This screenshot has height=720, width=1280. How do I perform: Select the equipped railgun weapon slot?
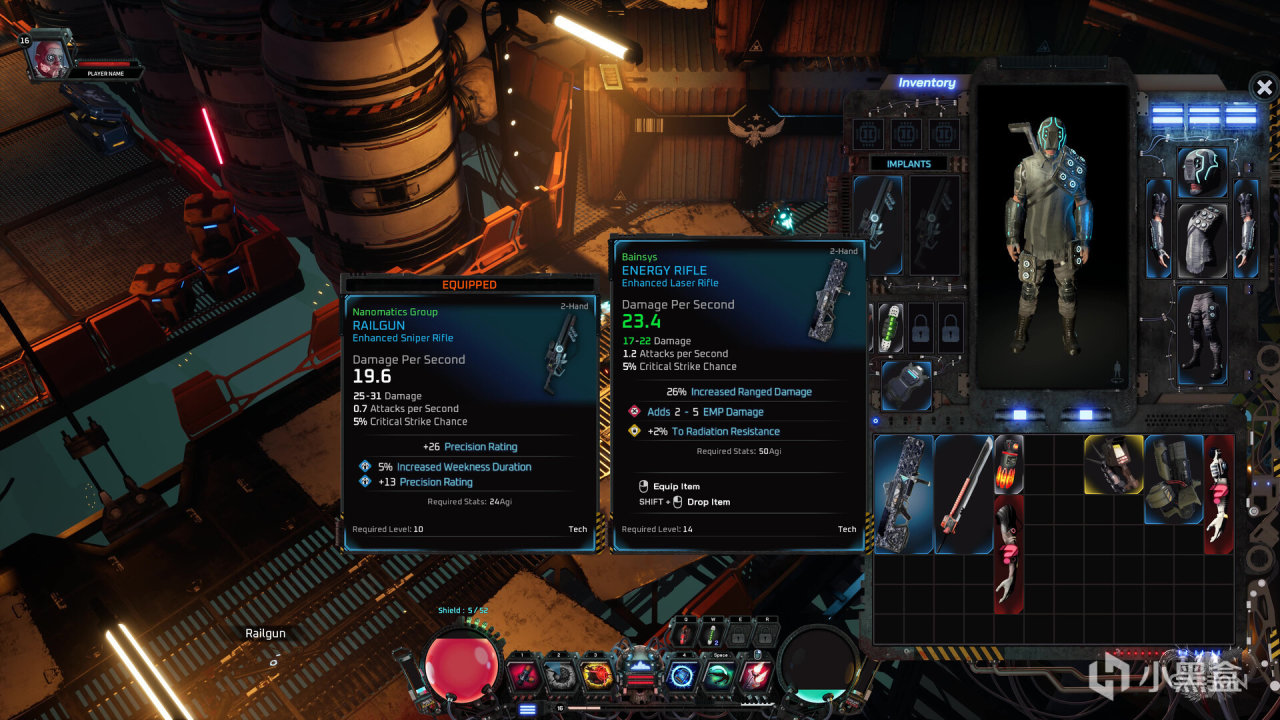tap(878, 225)
